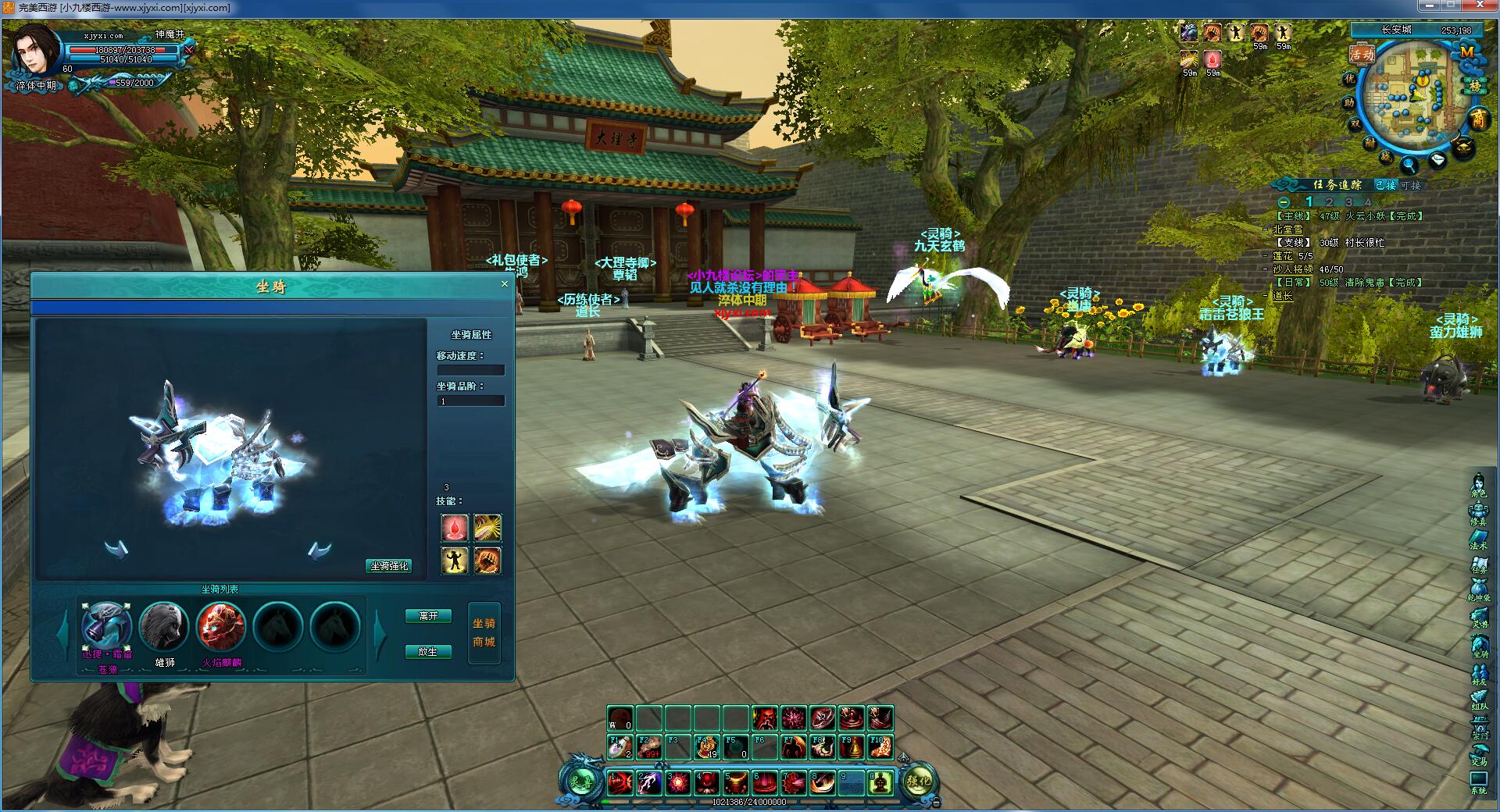
Task: Open the 商 shop button beside minimap
Action: click(1478, 119)
